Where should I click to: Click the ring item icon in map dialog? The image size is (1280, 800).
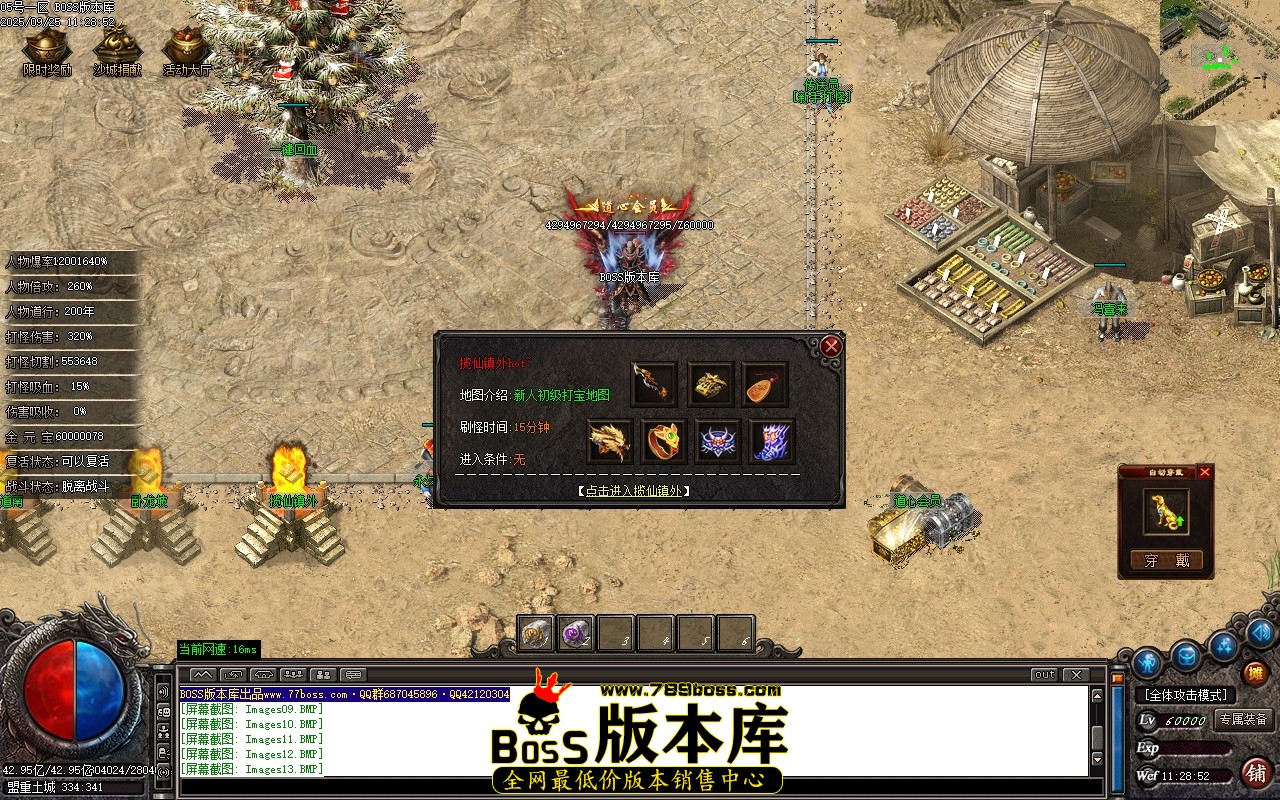pyautogui.click(x=663, y=440)
